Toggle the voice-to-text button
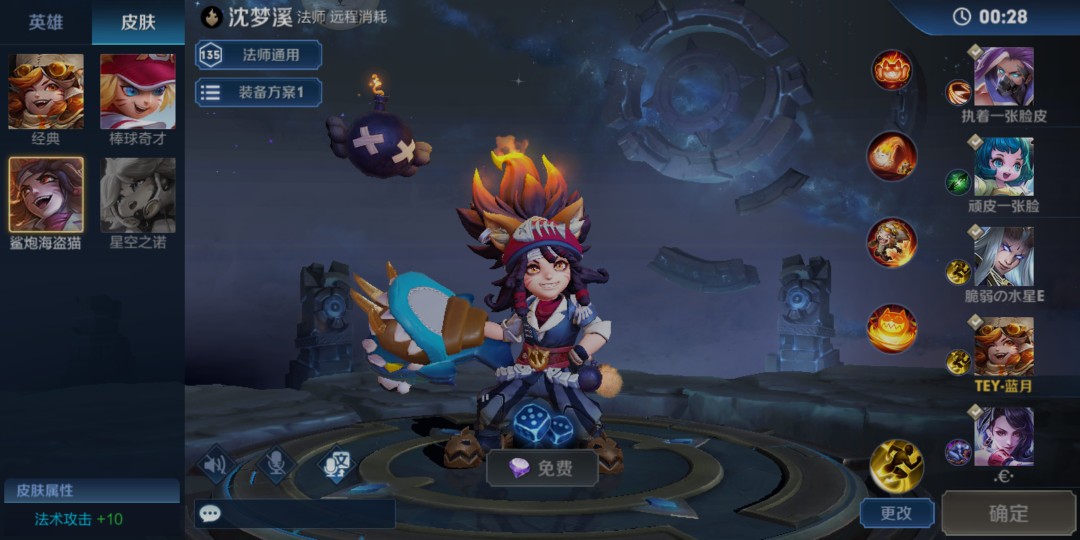 pyautogui.click(x=337, y=464)
